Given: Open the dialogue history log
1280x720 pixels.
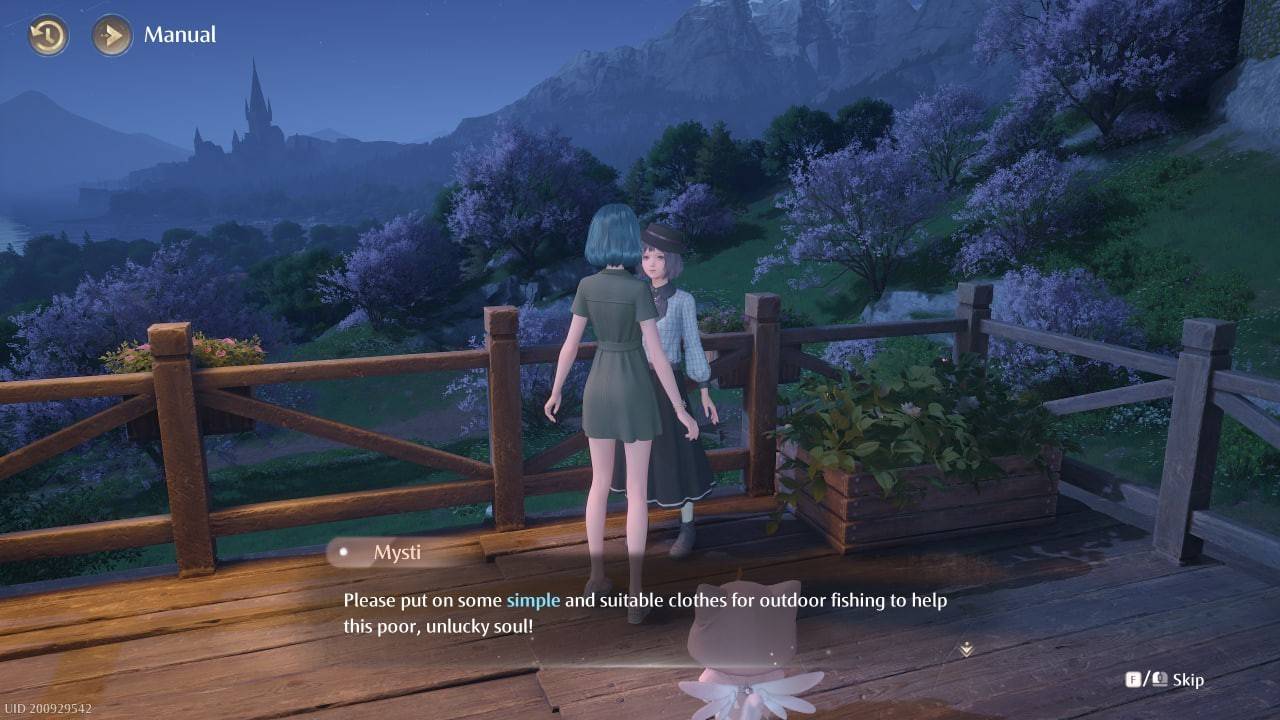Looking at the screenshot, I should 46,34.
